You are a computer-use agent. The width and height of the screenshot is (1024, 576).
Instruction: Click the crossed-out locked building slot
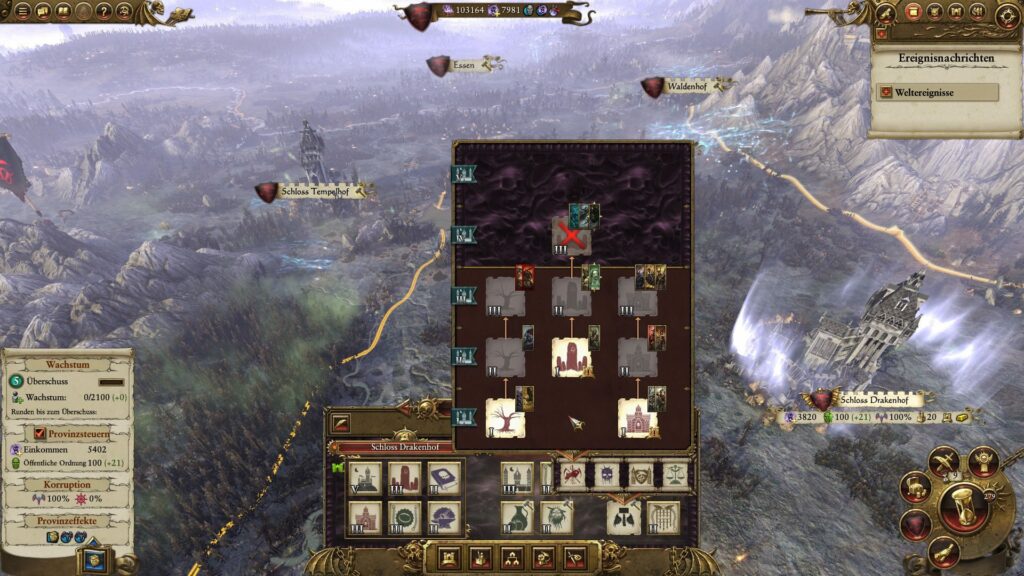571,236
